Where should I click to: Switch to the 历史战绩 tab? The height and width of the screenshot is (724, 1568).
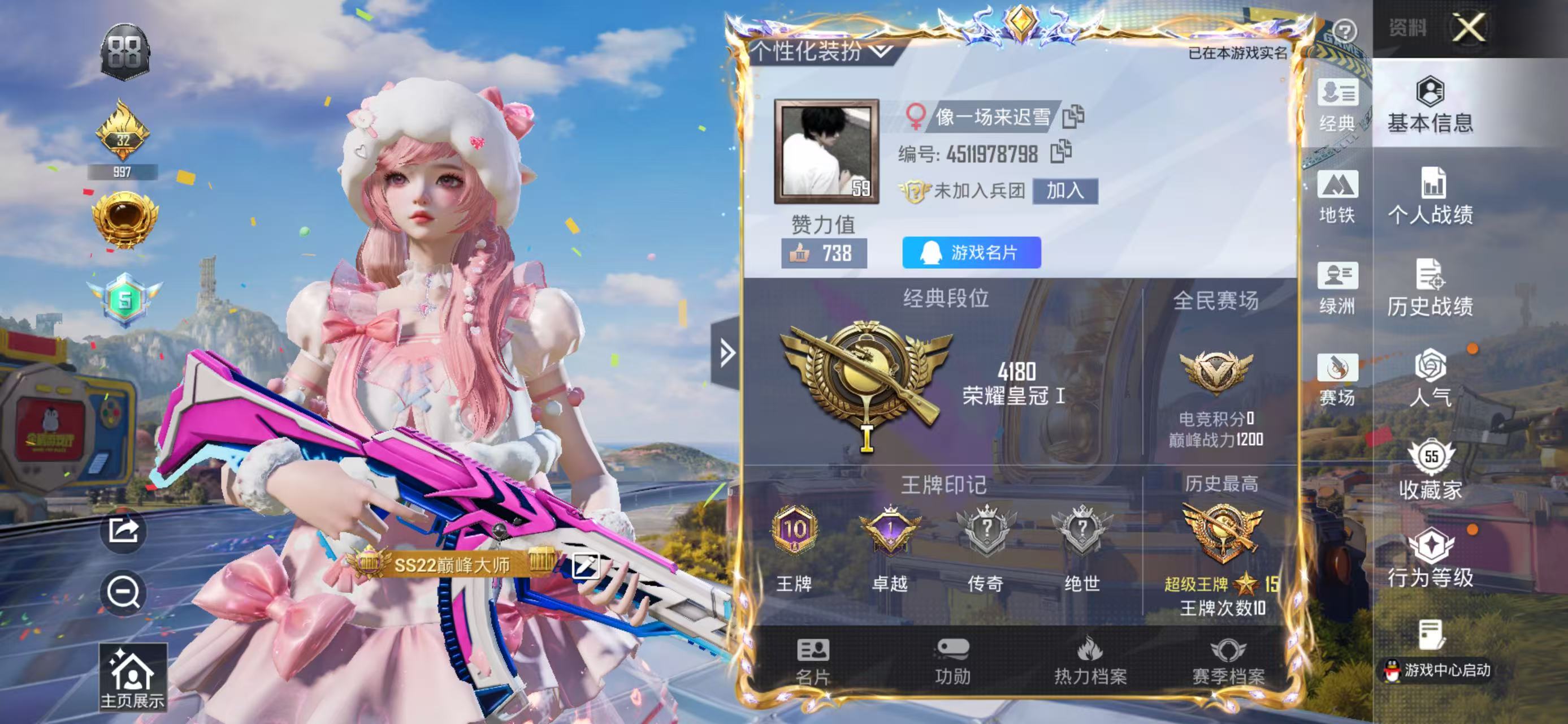tap(1431, 288)
